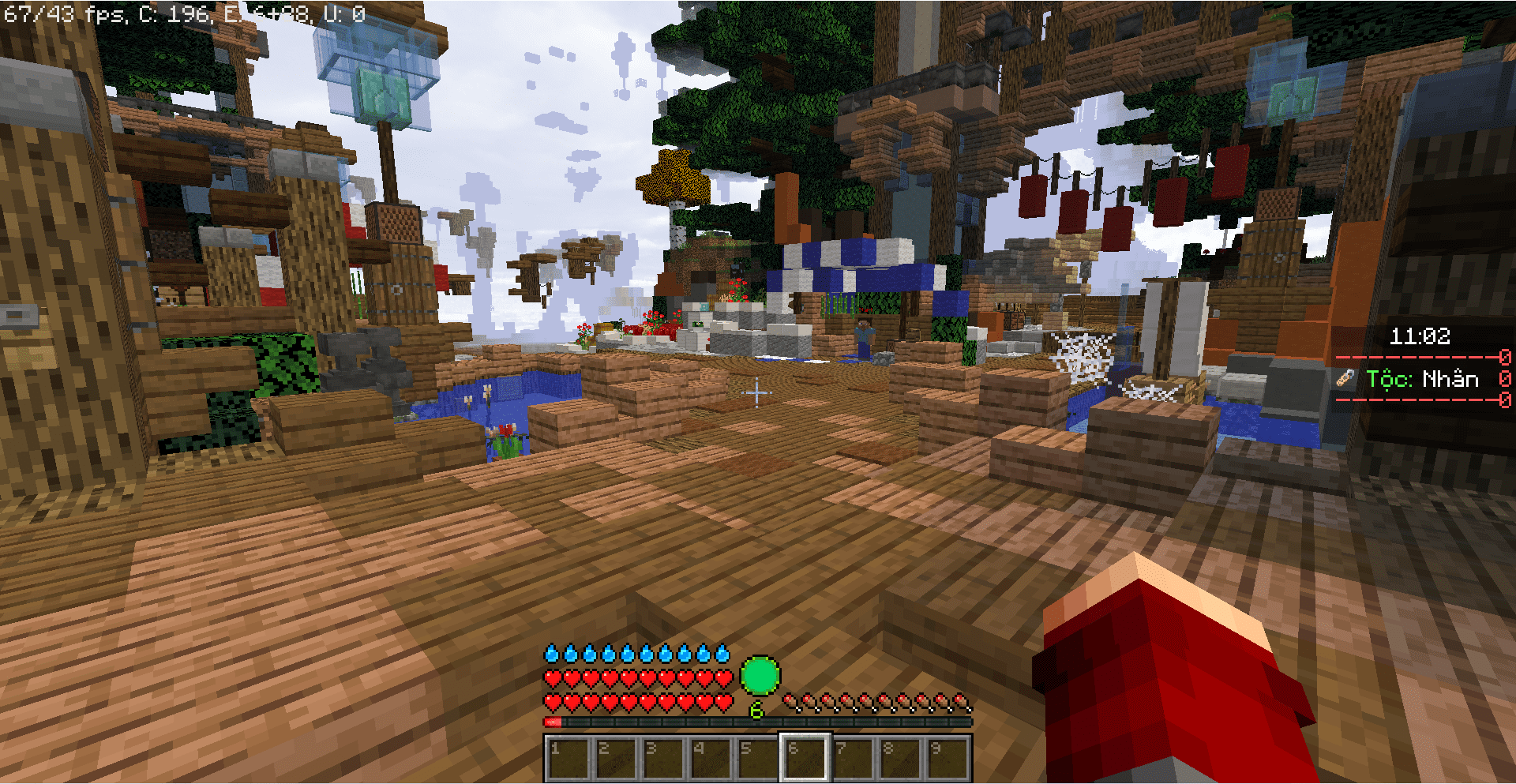Pick hotbar slot numbered 5
The image size is (1516, 784).
(x=757, y=758)
